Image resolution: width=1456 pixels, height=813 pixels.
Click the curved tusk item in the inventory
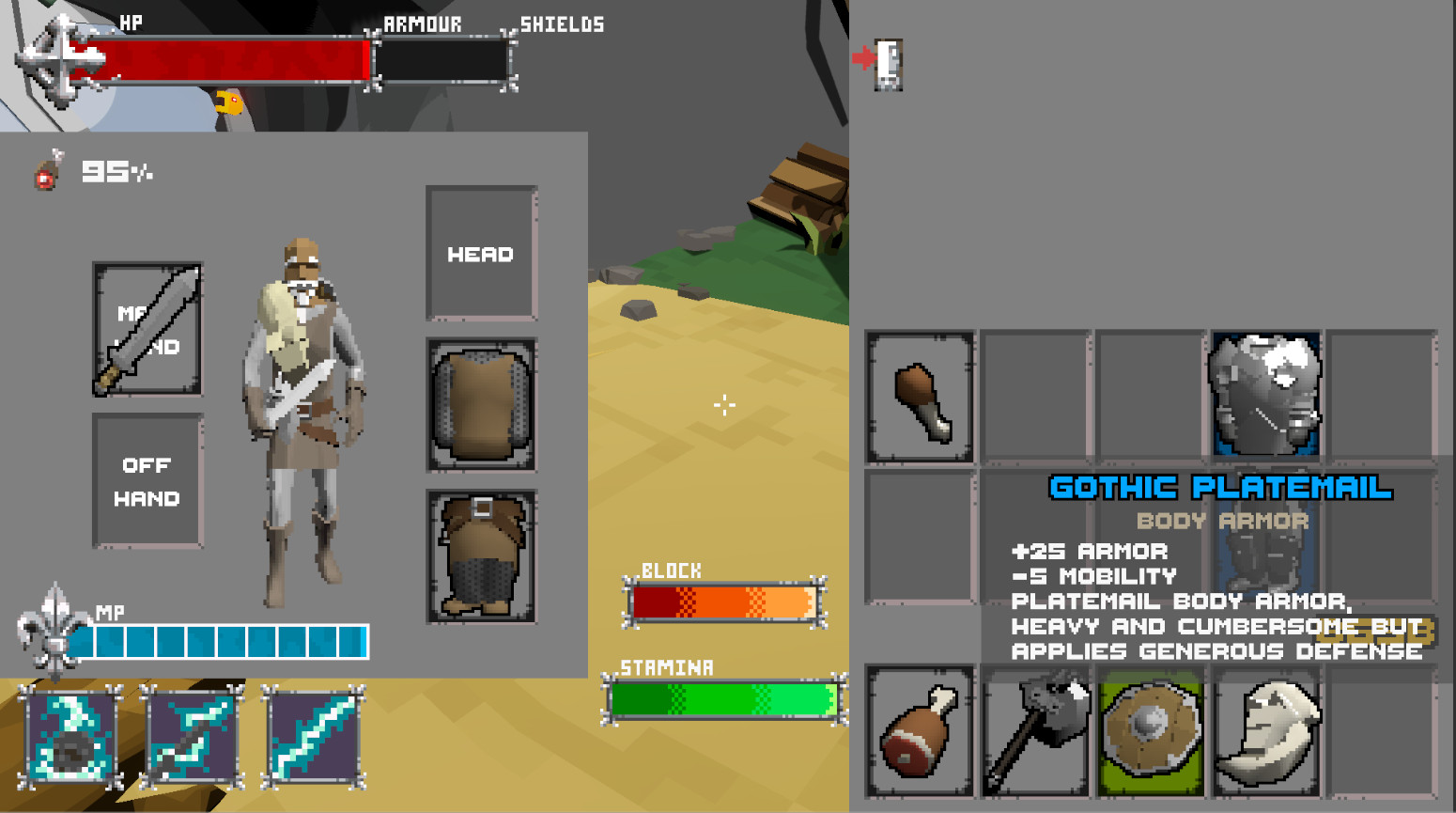pyautogui.click(x=1265, y=731)
